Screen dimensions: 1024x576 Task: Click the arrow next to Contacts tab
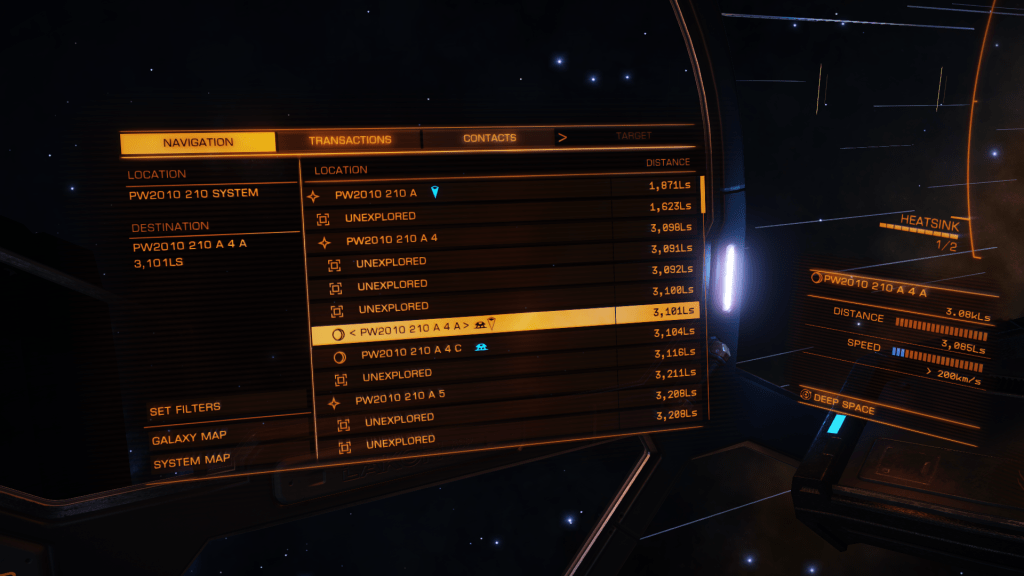tap(562, 137)
